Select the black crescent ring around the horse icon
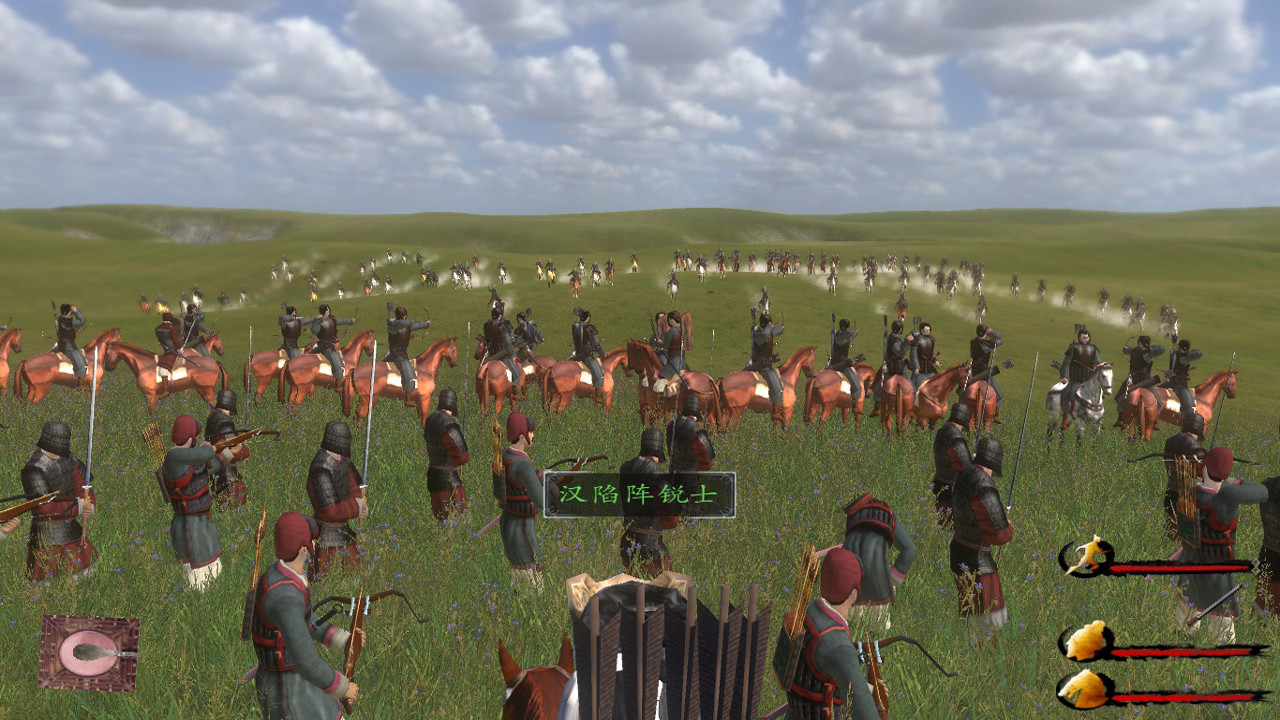 pos(1064,688)
